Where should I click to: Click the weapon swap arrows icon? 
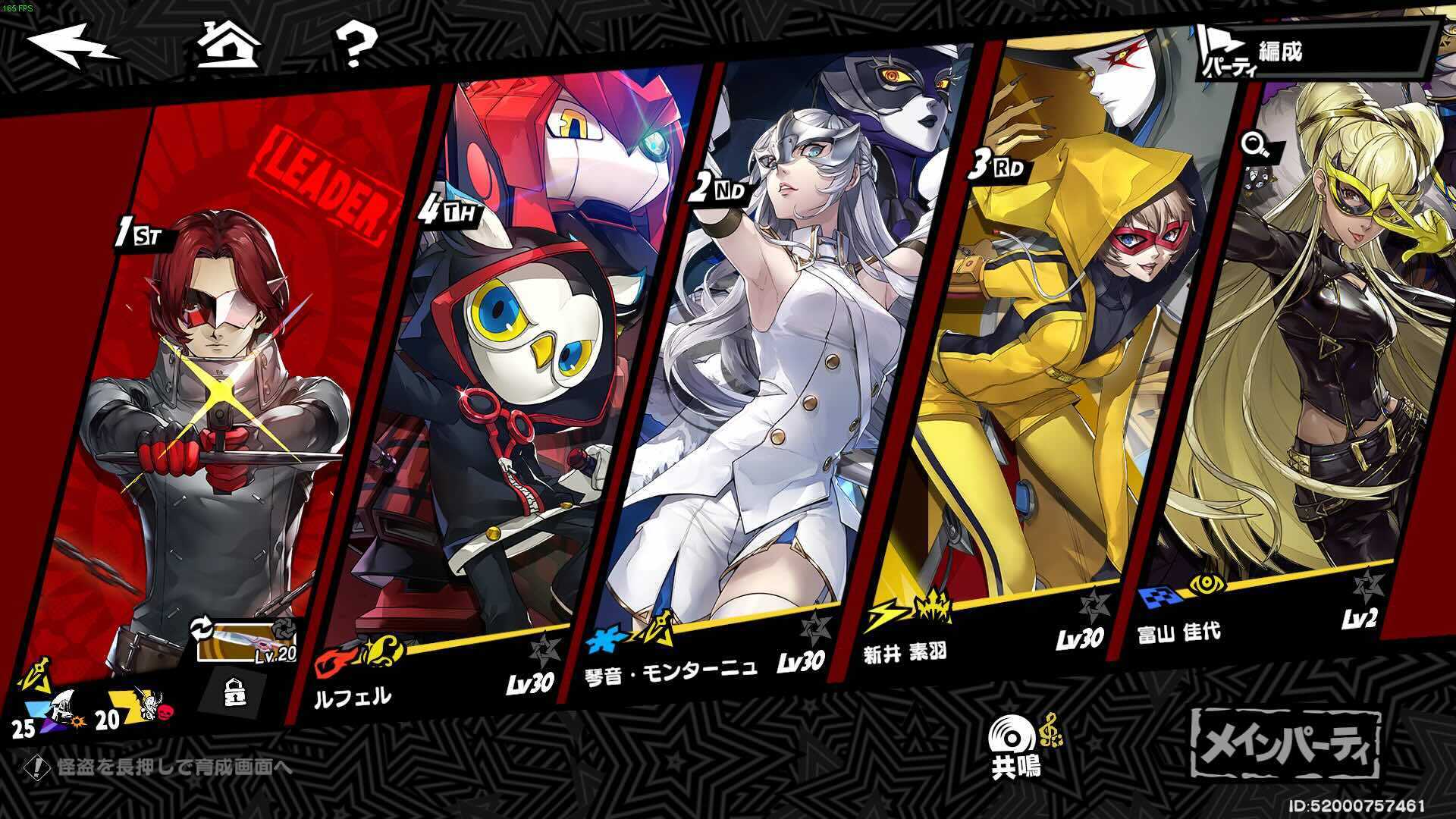[x=200, y=627]
